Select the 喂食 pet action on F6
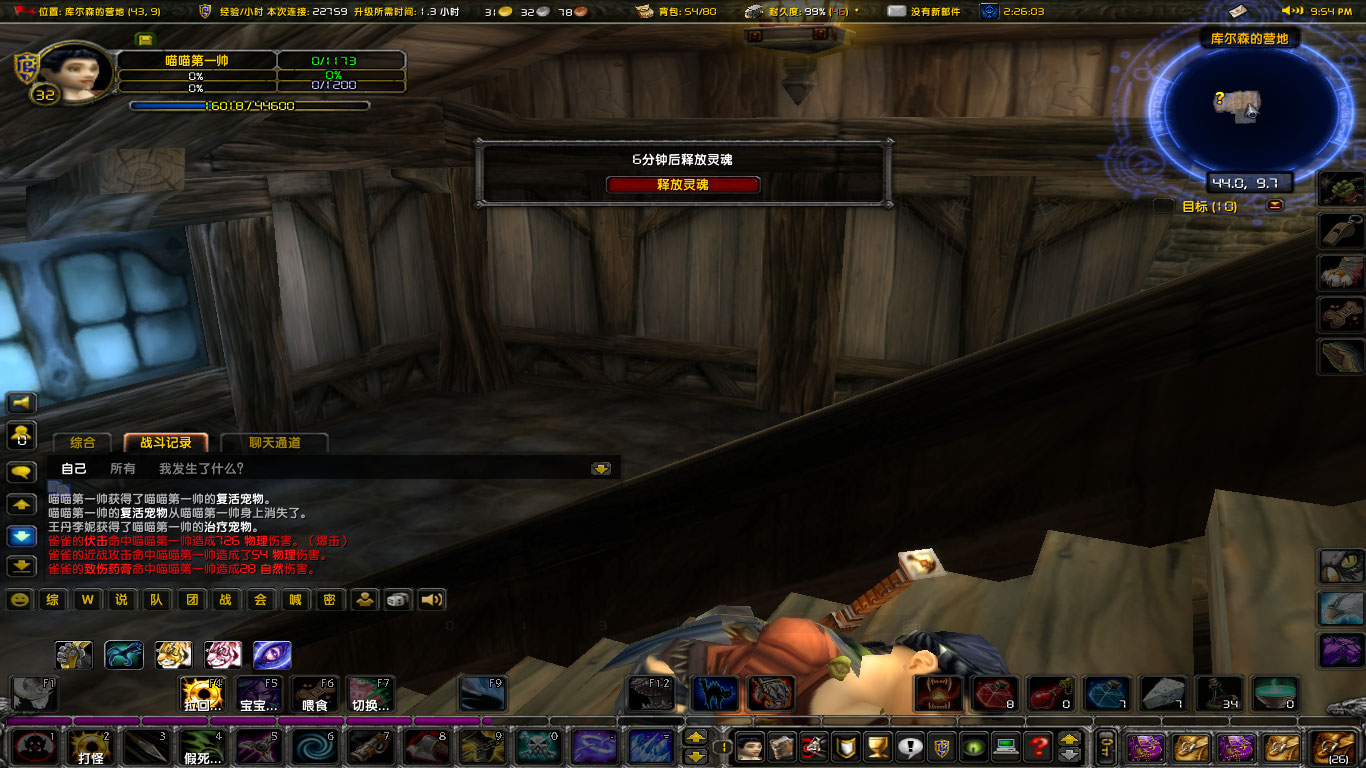Viewport: 1366px width, 768px height. (313, 694)
